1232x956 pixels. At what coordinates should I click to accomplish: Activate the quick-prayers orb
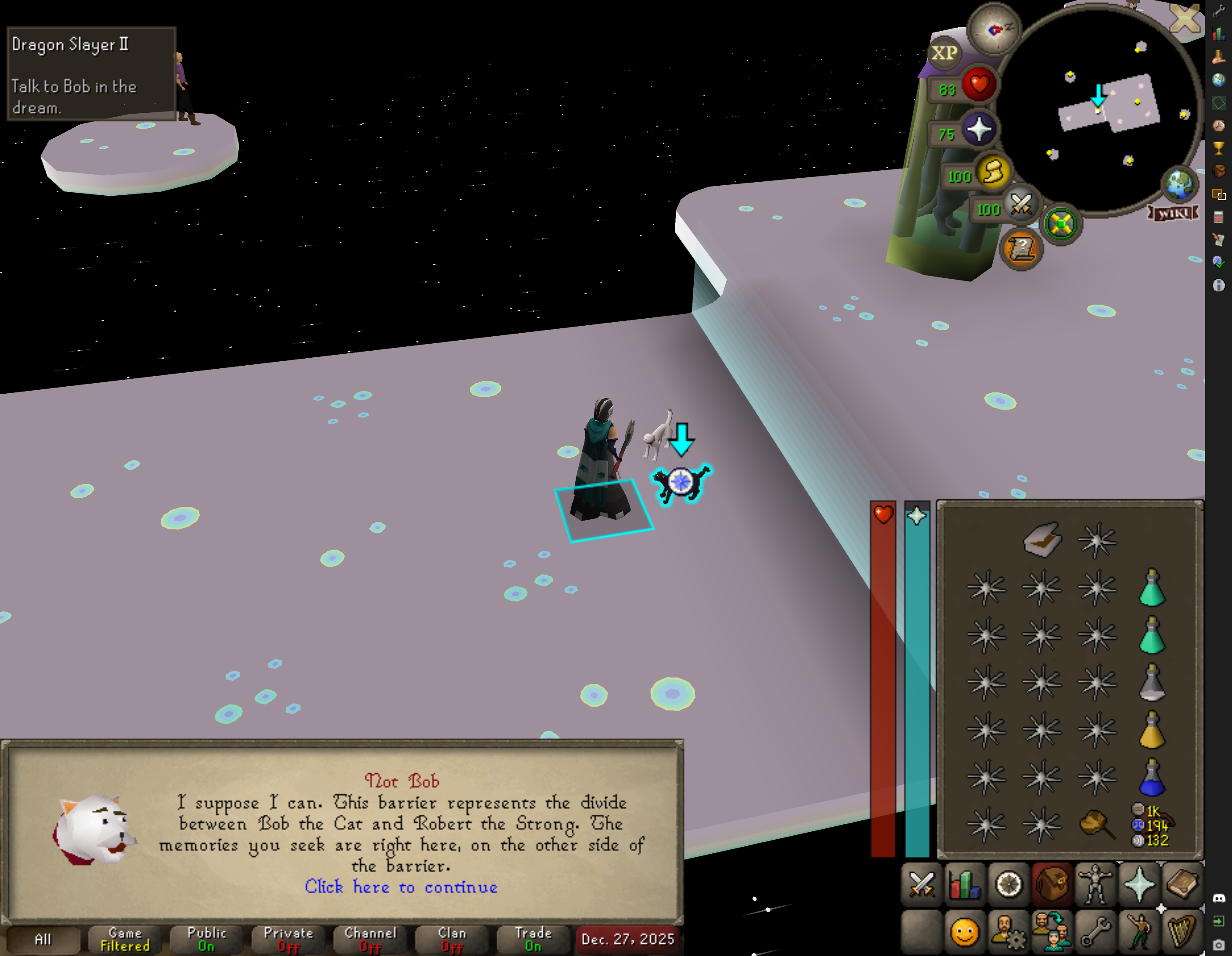tap(979, 130)
